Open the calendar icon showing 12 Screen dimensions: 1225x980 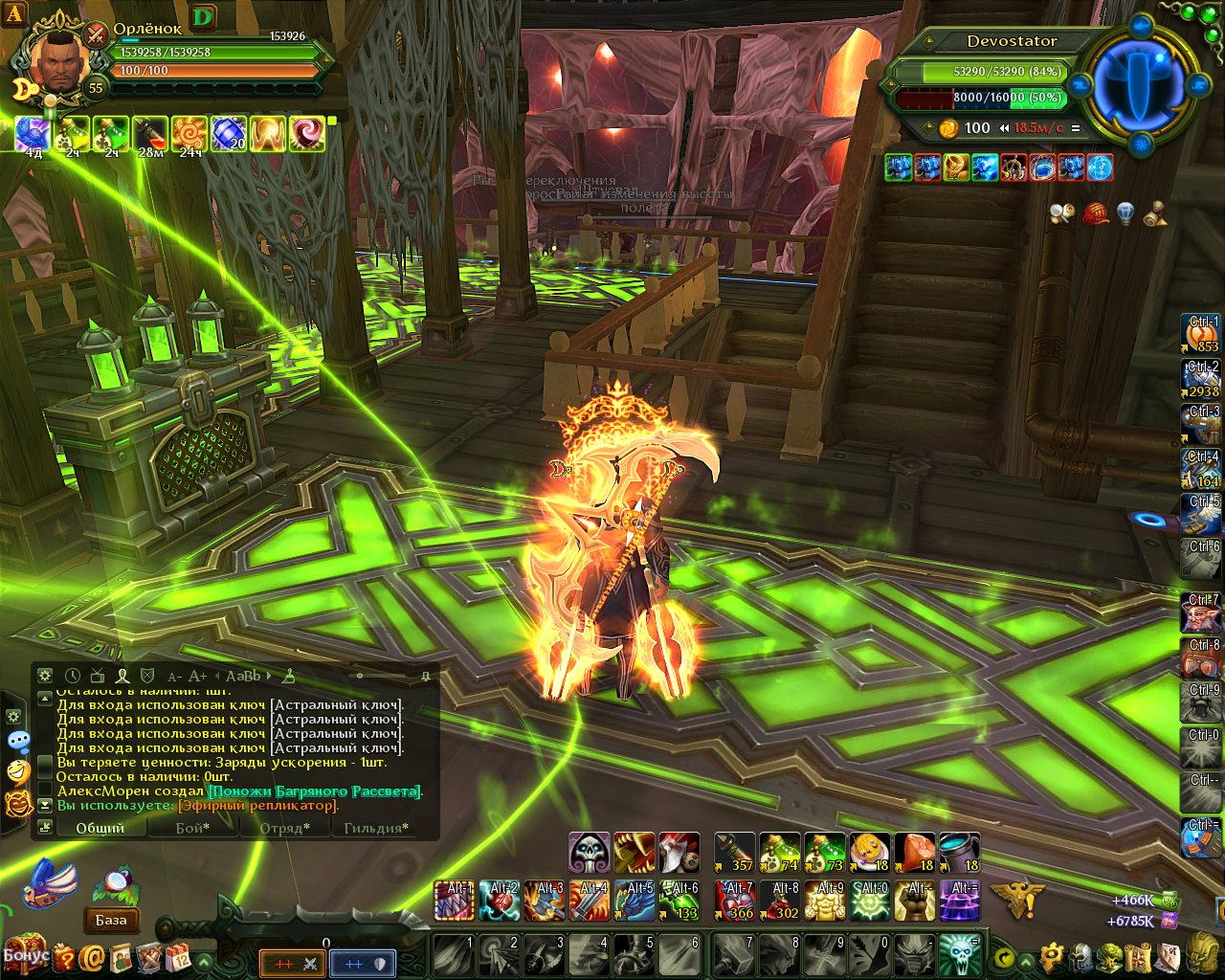pos(179,956)
